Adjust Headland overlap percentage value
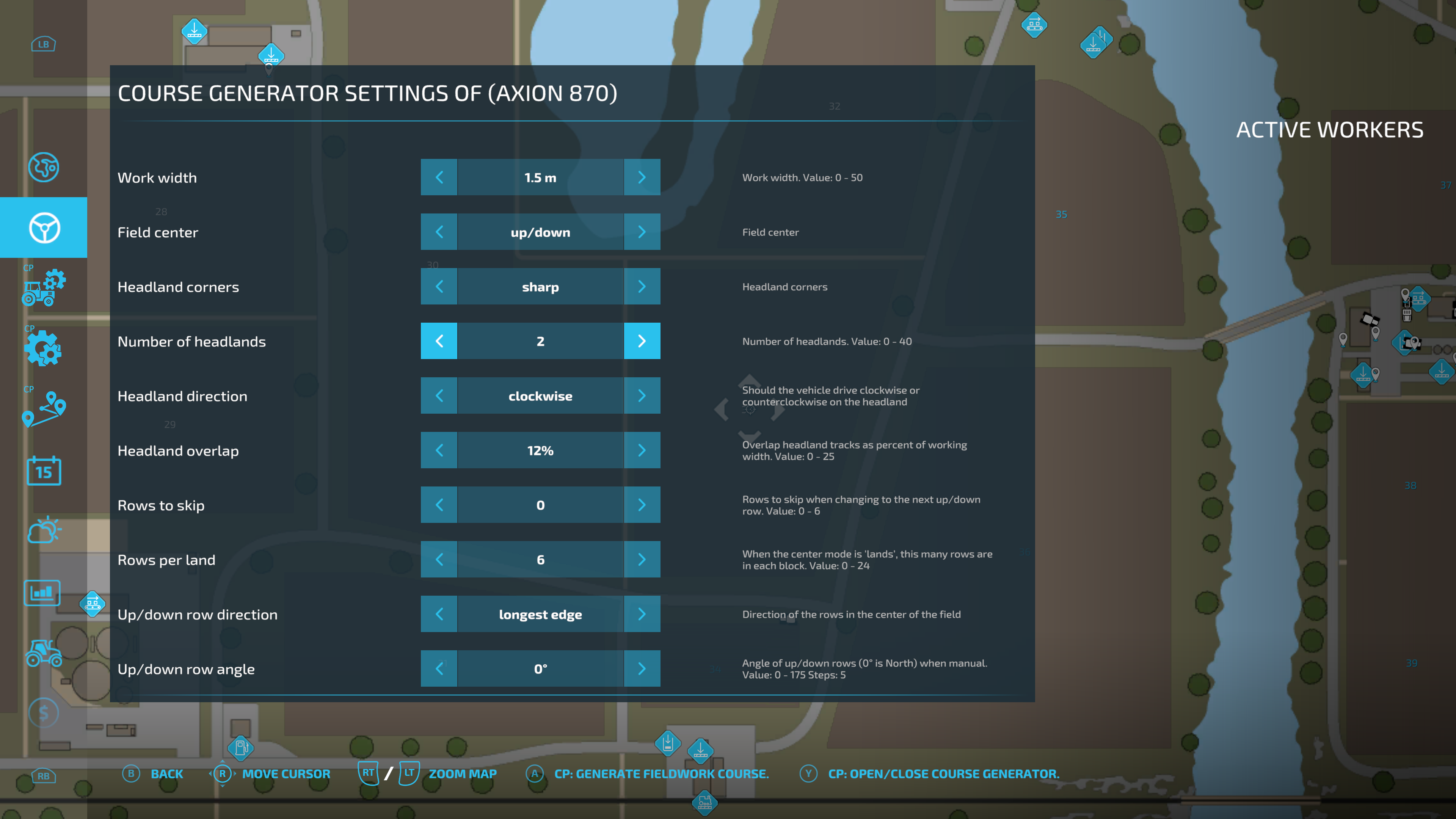 642,450
